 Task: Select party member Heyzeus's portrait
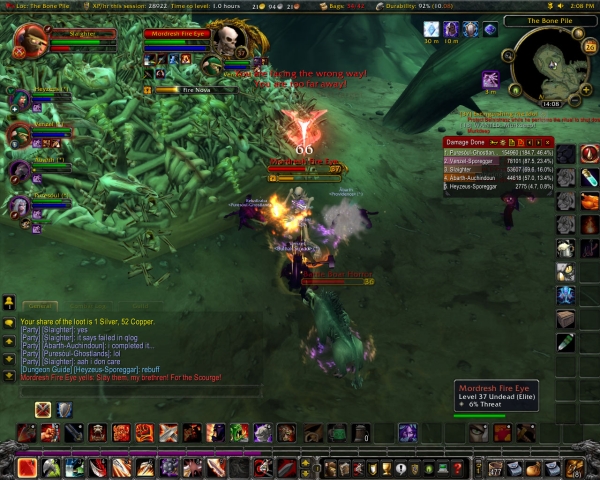coord(19,99)
